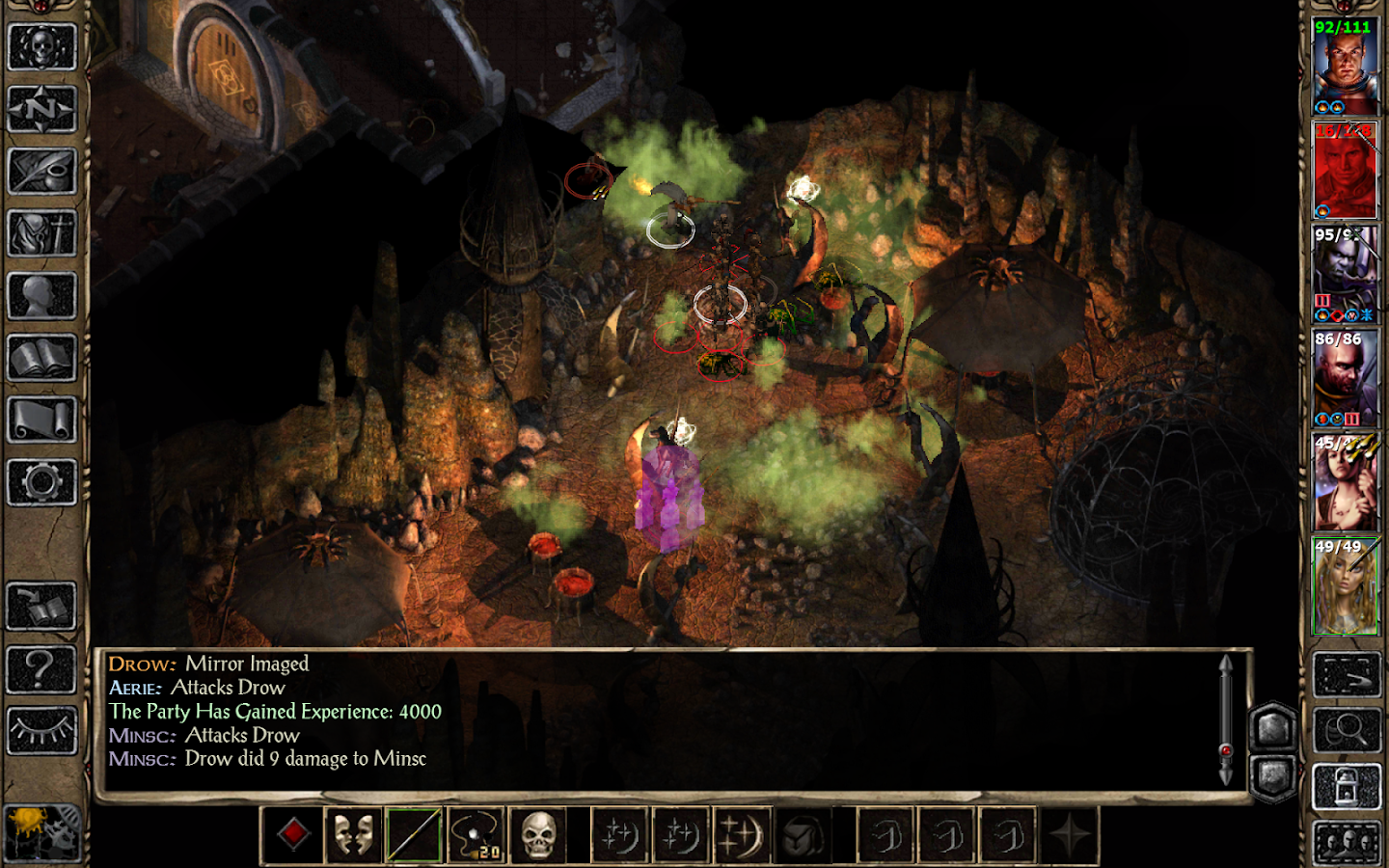Select the top party member portrait
The width and height of the screenshot is (1389, 868).
(1345, 66)
